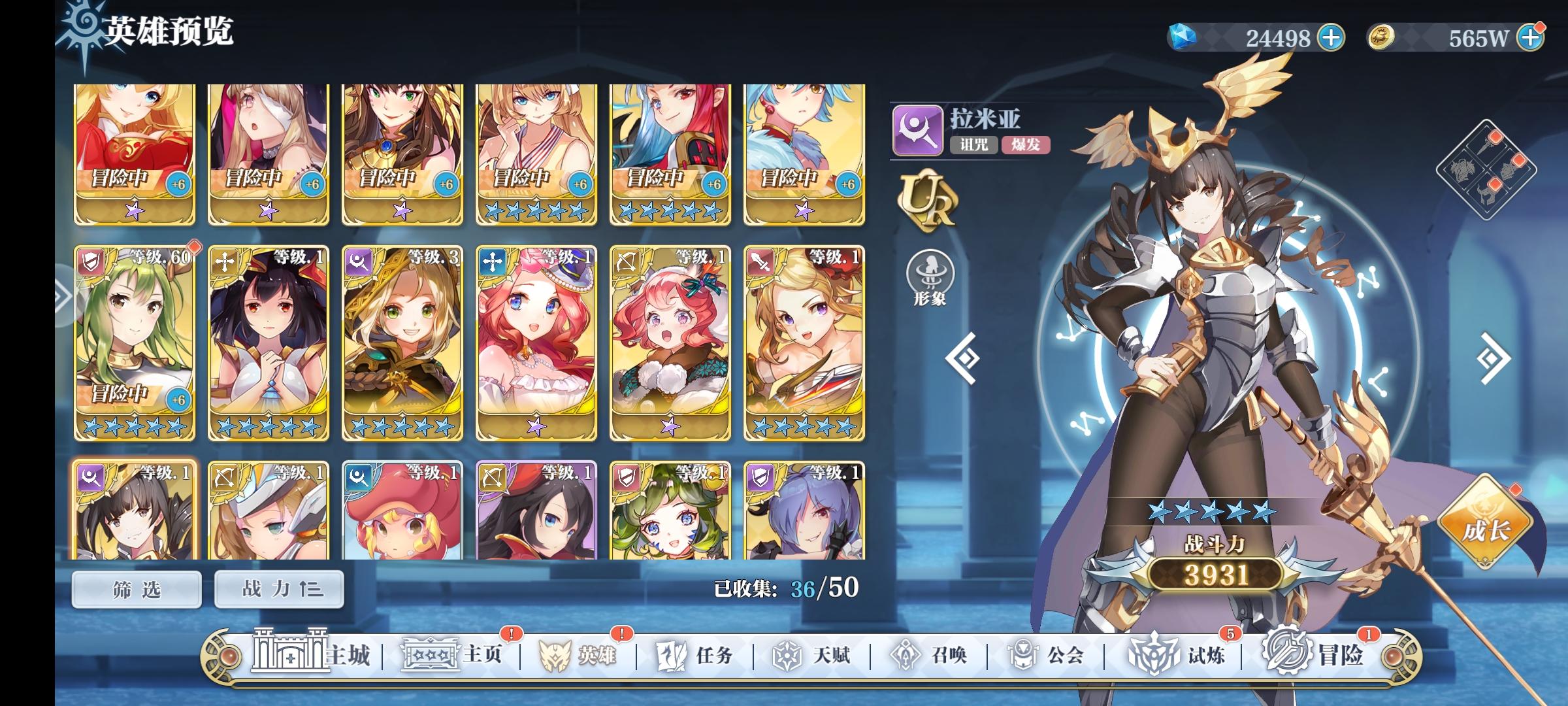Toggle the 战力 power sort order
The image size is (1568, 706).
point(279,588)
